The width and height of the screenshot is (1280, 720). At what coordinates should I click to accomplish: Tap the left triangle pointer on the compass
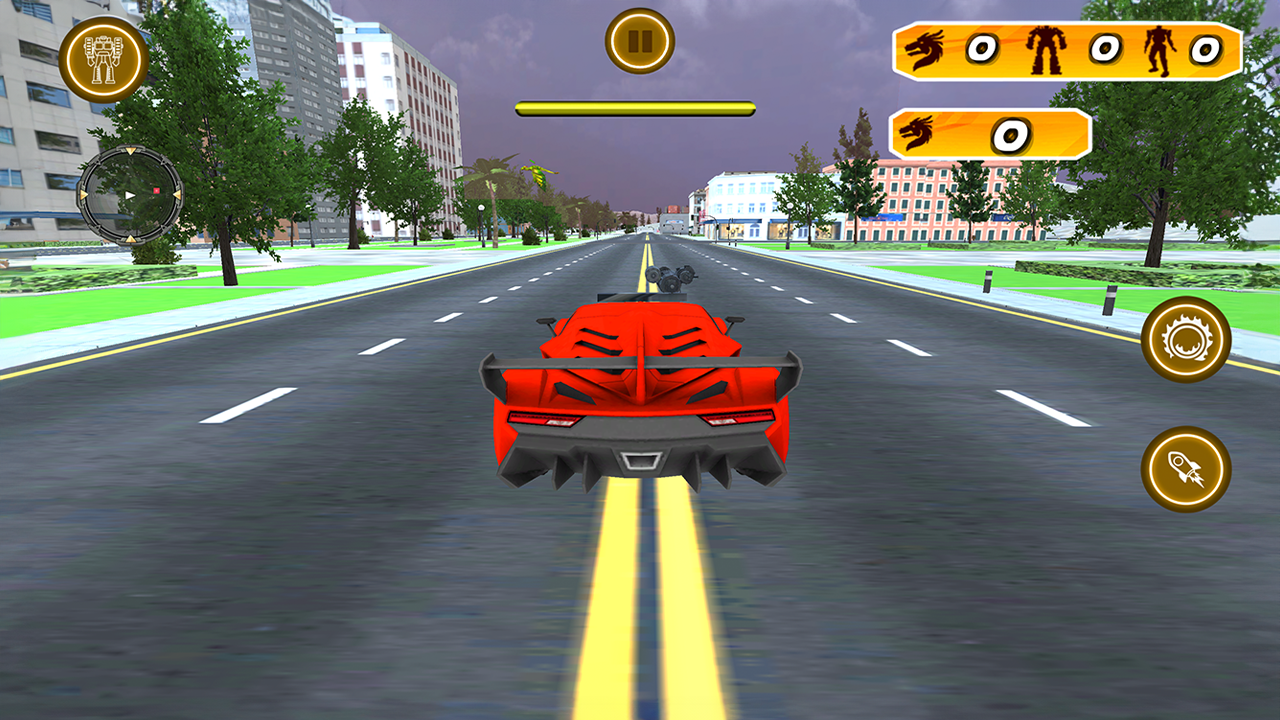(83, 195)
